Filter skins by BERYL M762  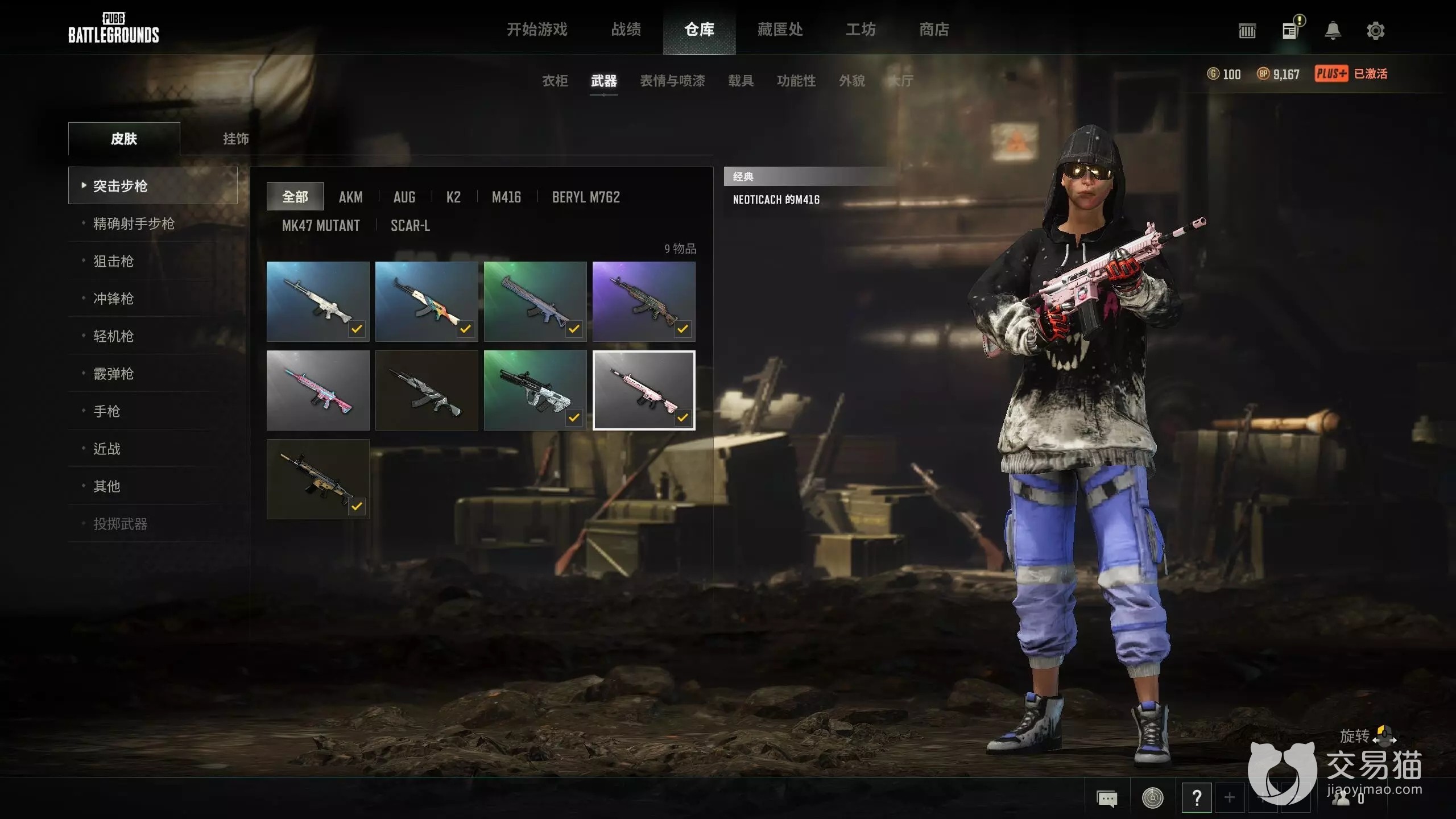pyautogui.click(x=586, y=197)
